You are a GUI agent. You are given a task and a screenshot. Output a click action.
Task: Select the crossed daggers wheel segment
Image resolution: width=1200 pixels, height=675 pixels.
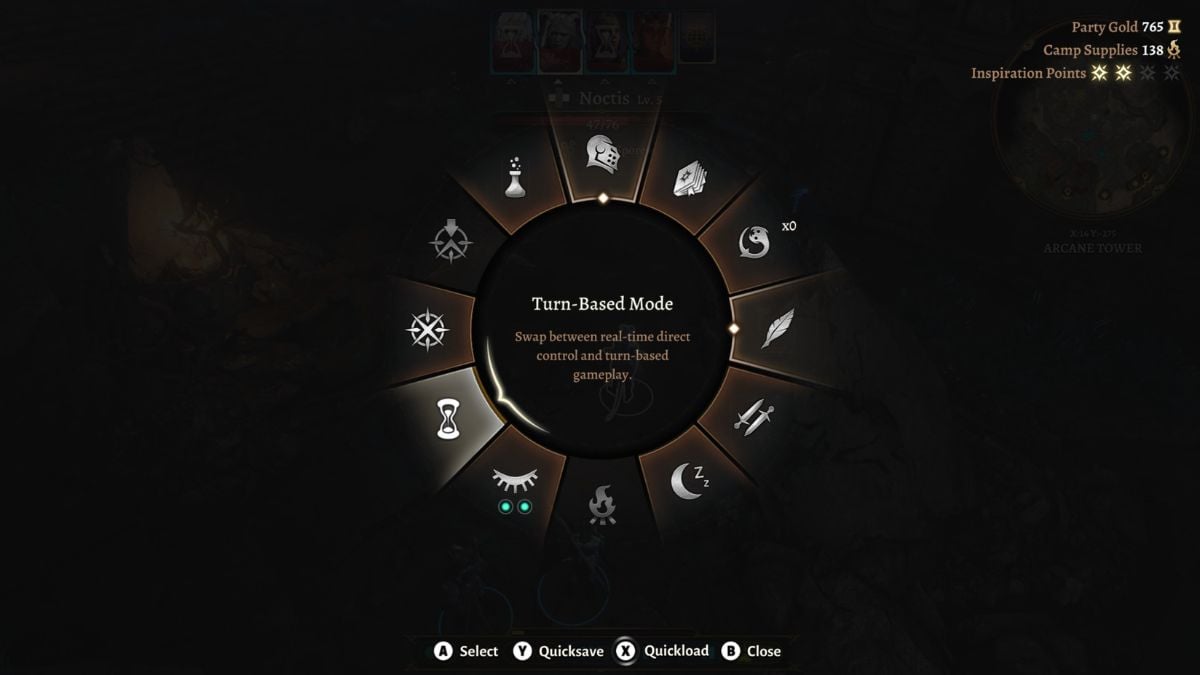click(x=755, y=415)
